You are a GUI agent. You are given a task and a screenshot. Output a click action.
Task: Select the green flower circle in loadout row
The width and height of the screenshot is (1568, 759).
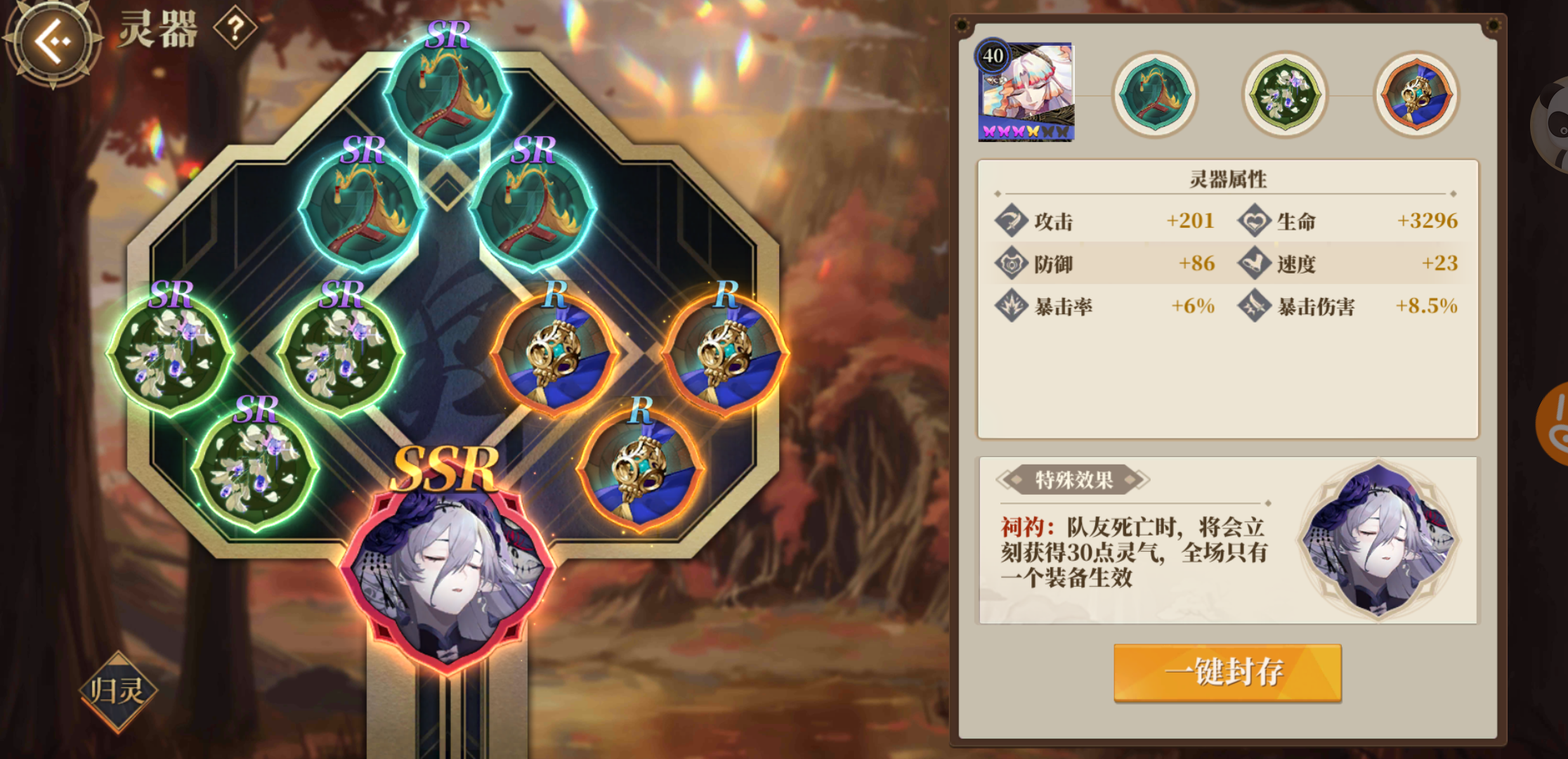pyautogui.click(x=1286, y=93)
